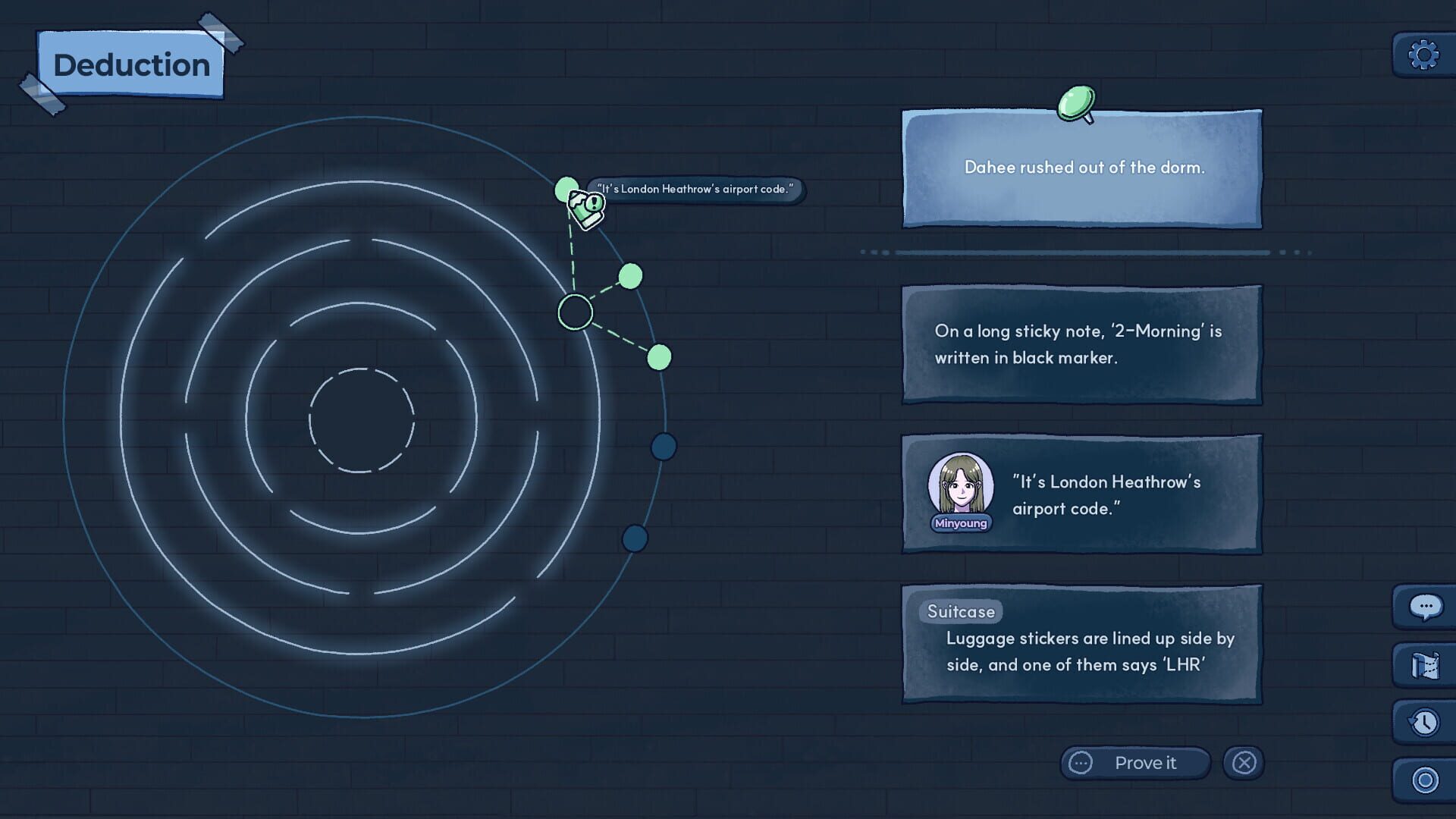Toggle the green node below the hollow circle
1456x819 pixels.
point(658,355)
